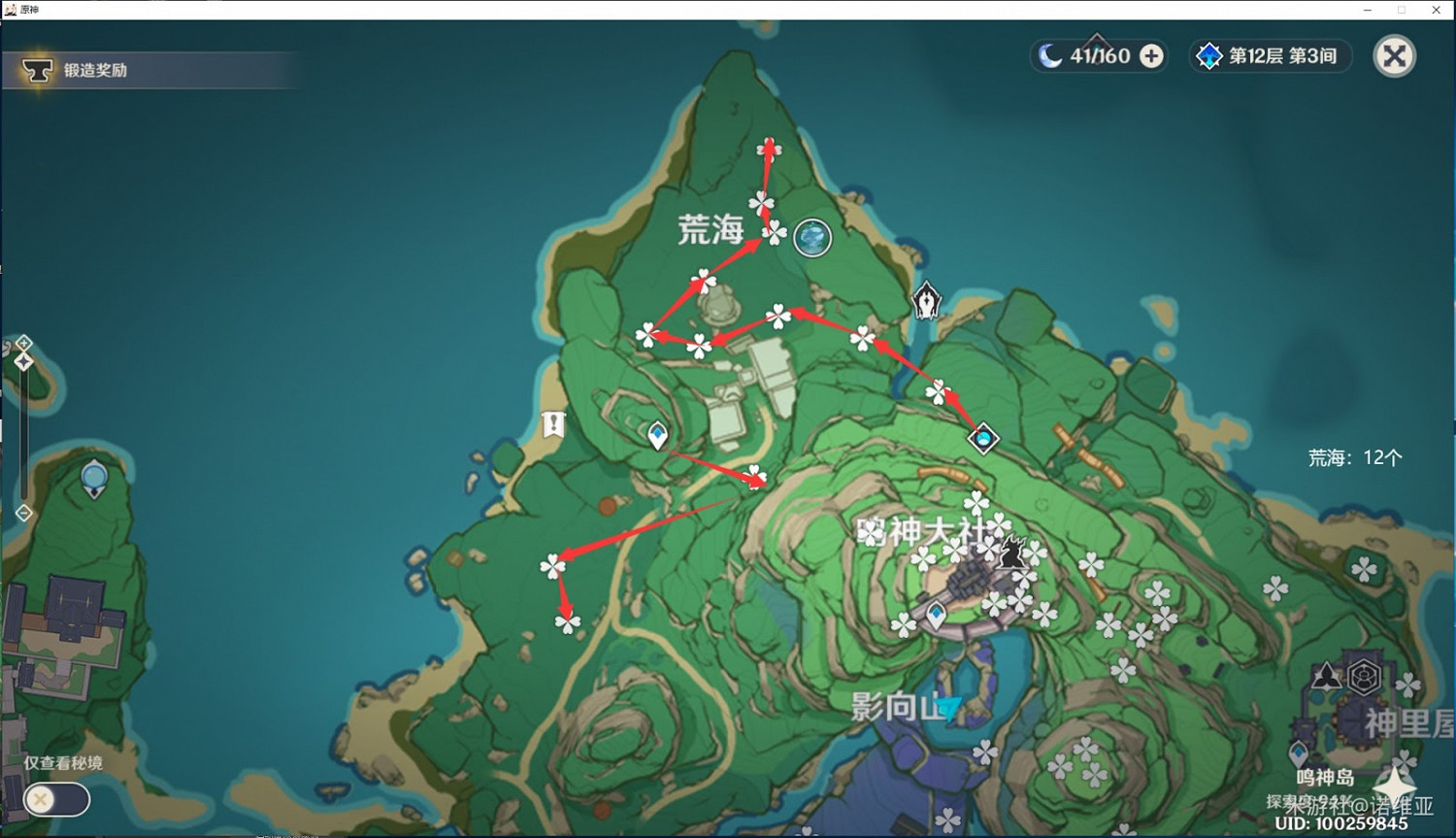Click the plus button next to 41/160 resin

[x=1151, y=55]
